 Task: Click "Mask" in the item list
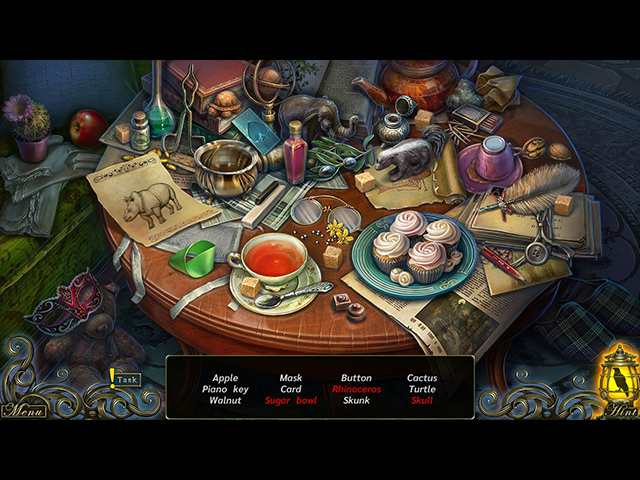[291, 378]
